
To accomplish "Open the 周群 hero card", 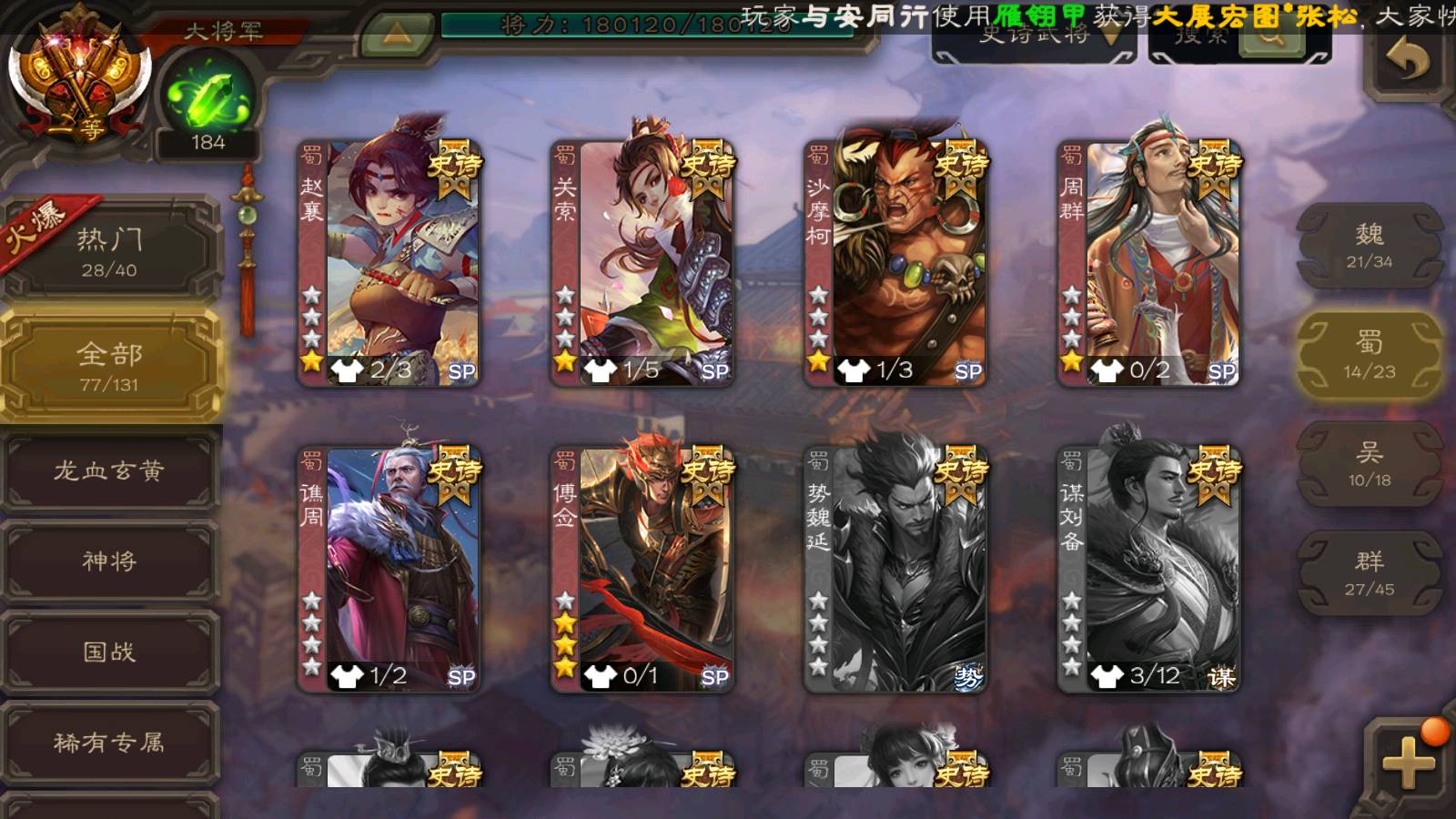I will (1150, 262).
